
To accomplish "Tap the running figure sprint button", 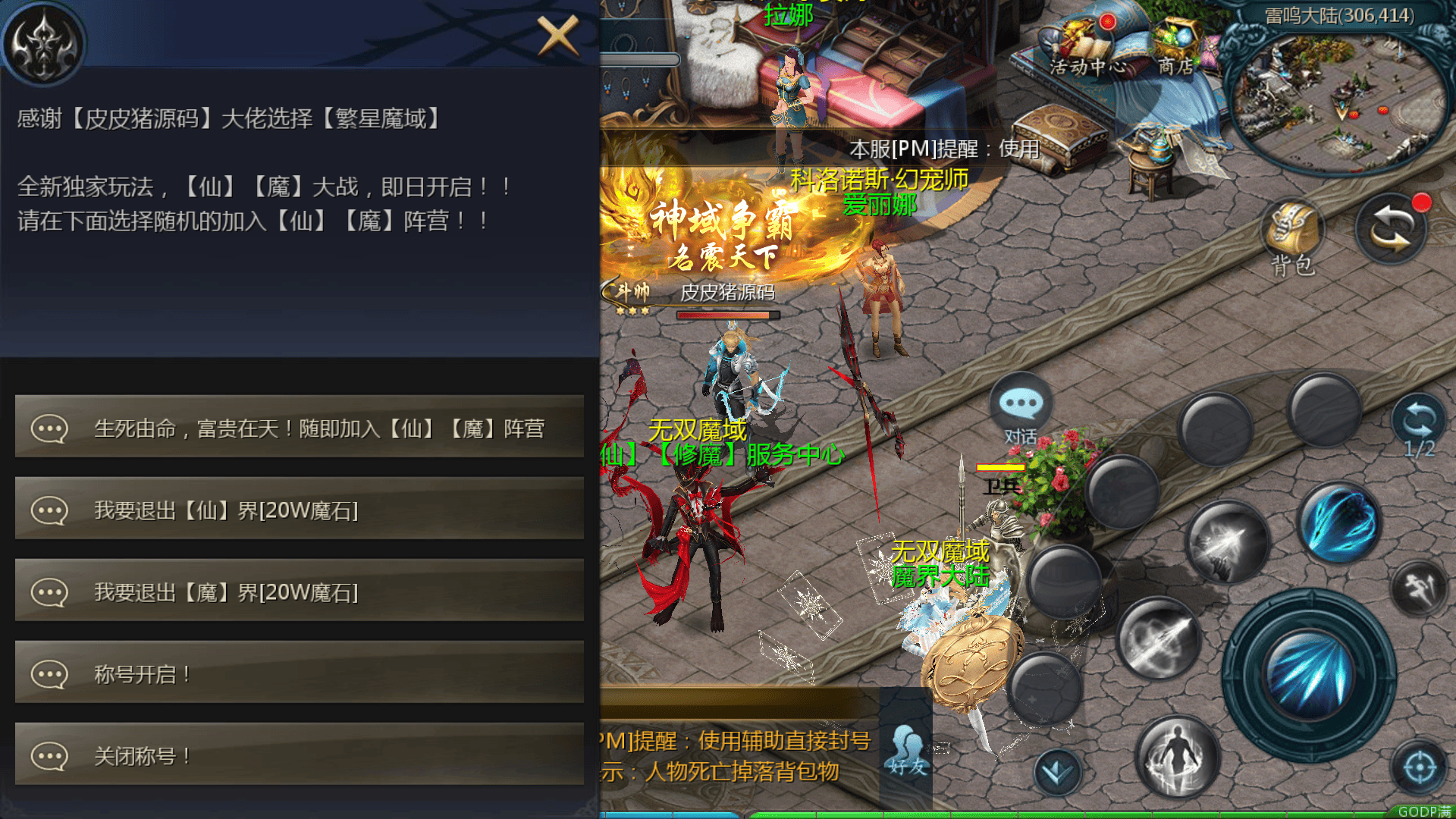I will (x=1420, y=588).
